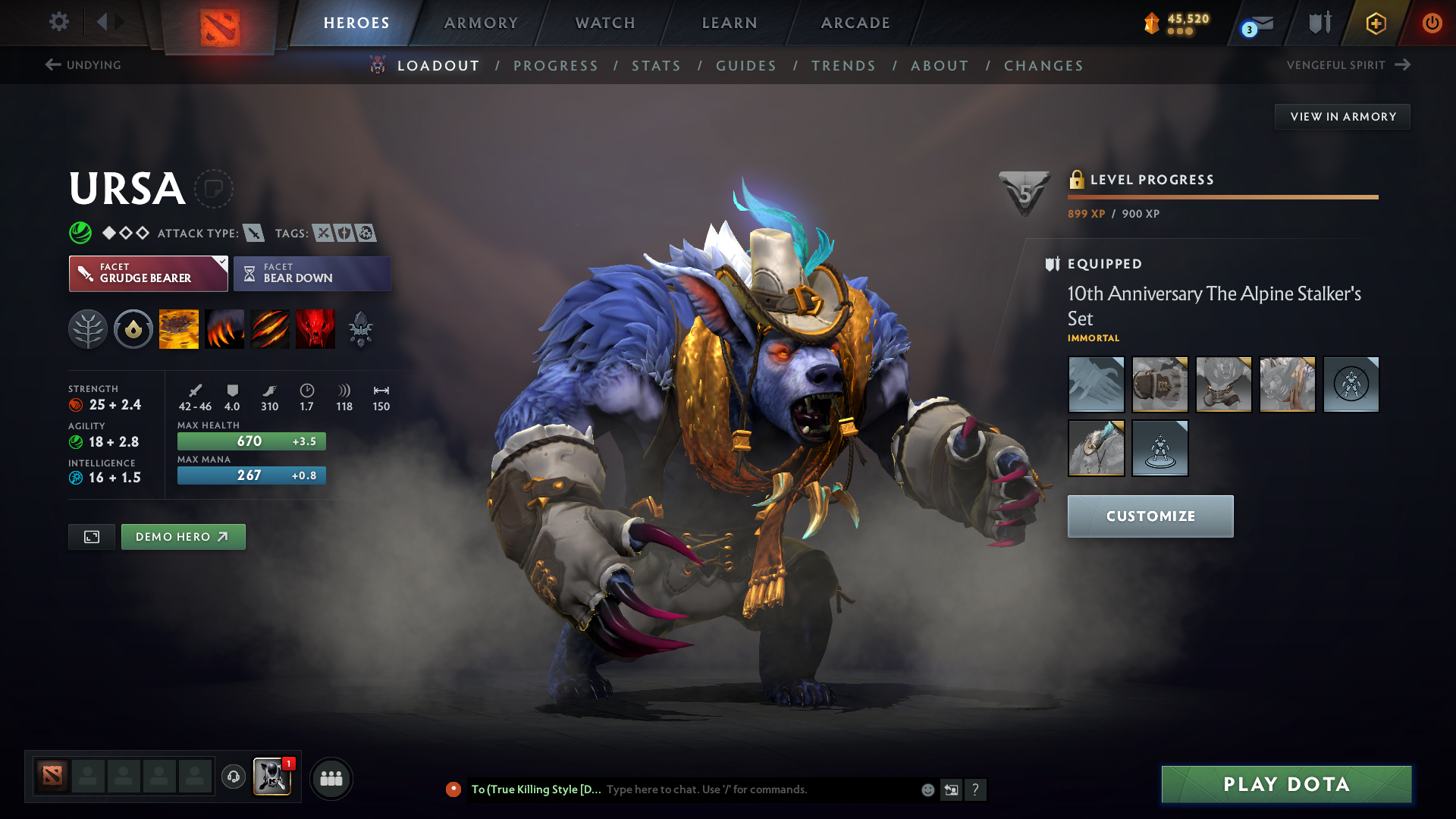
Task: Open the talent tree icon
Action: (x=87, y=328)
